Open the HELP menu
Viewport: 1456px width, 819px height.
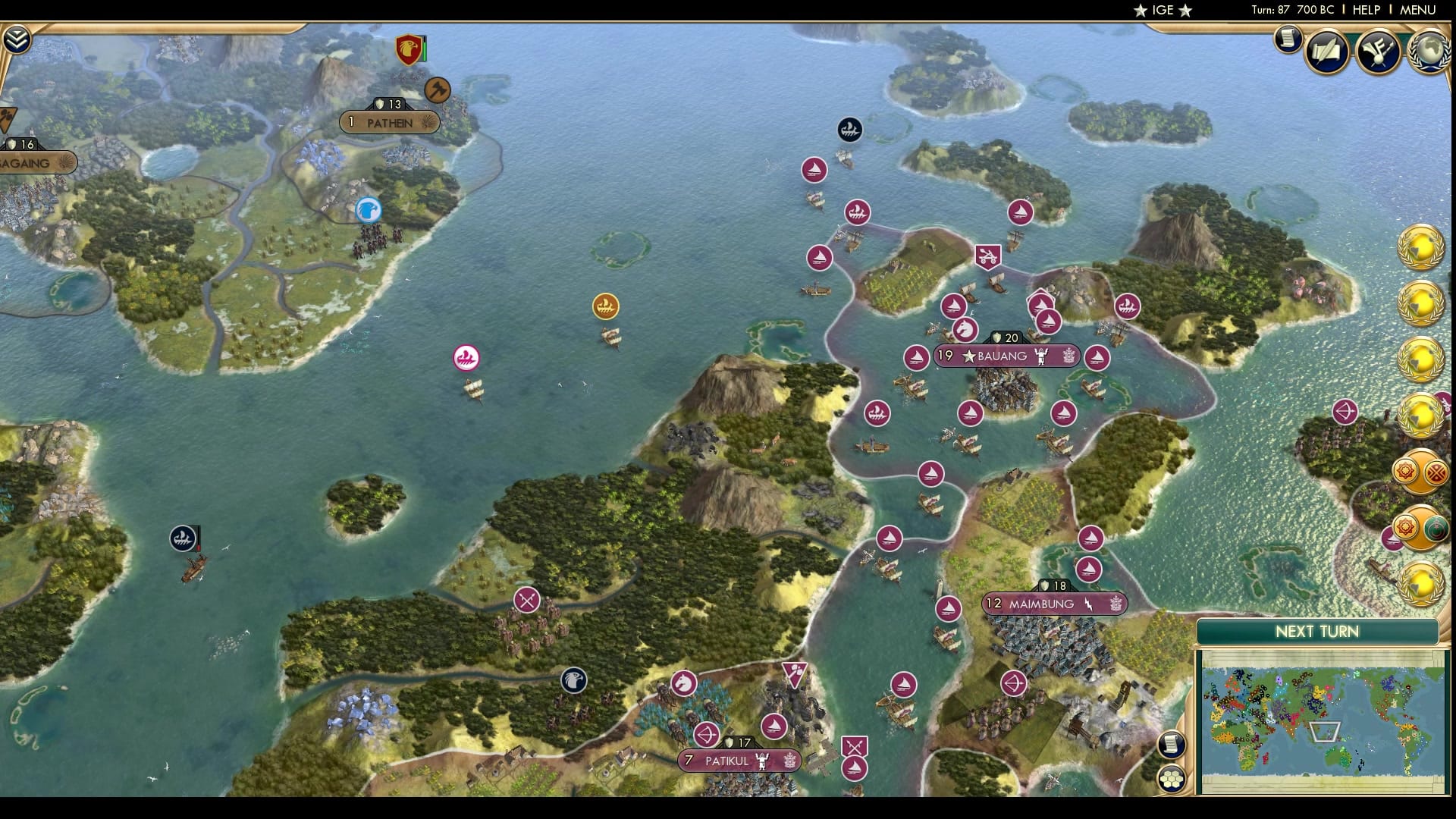point(1365,10)
